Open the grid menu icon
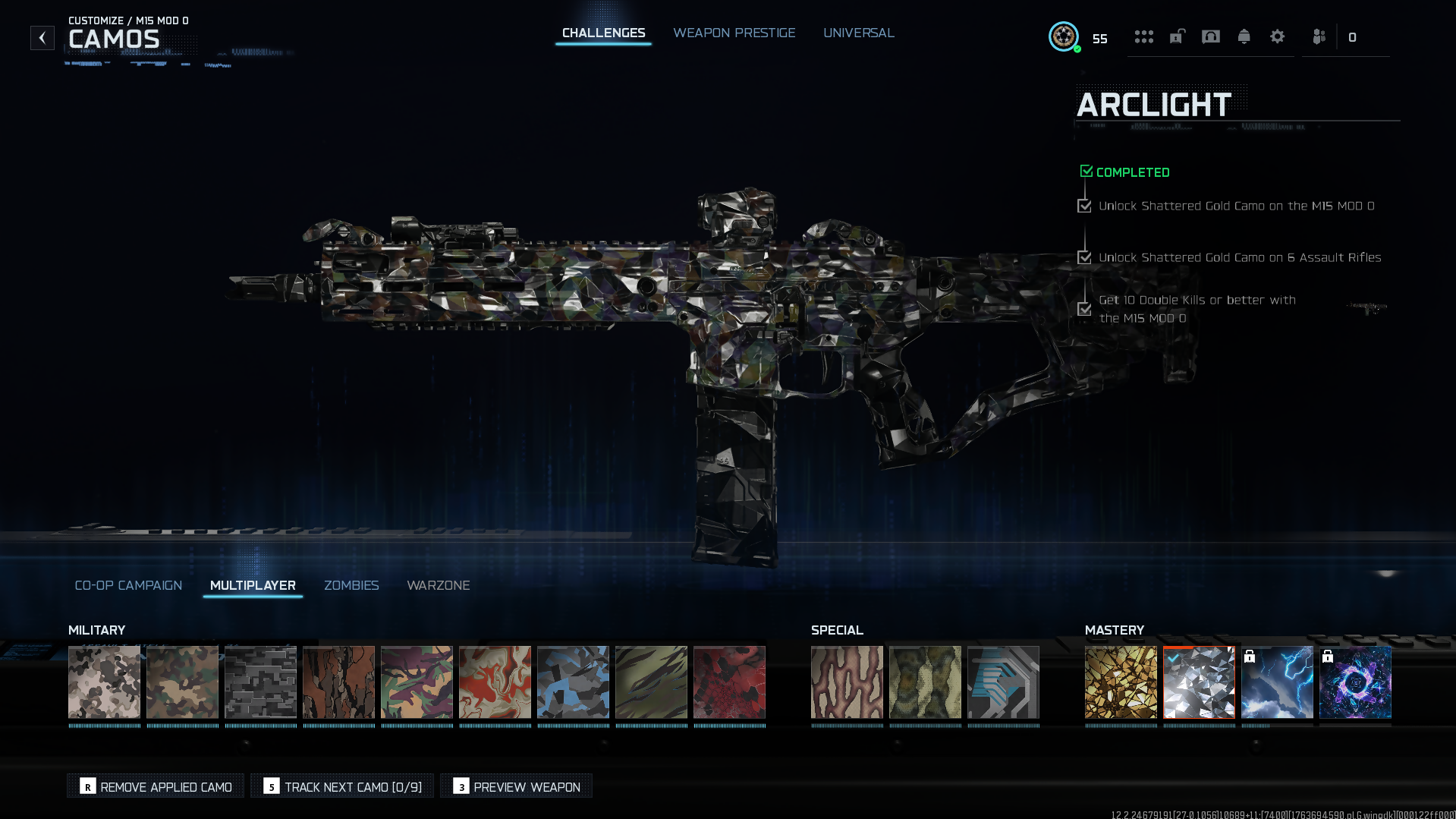The height and width of the screenshot is (819, 1456). 1143,36
